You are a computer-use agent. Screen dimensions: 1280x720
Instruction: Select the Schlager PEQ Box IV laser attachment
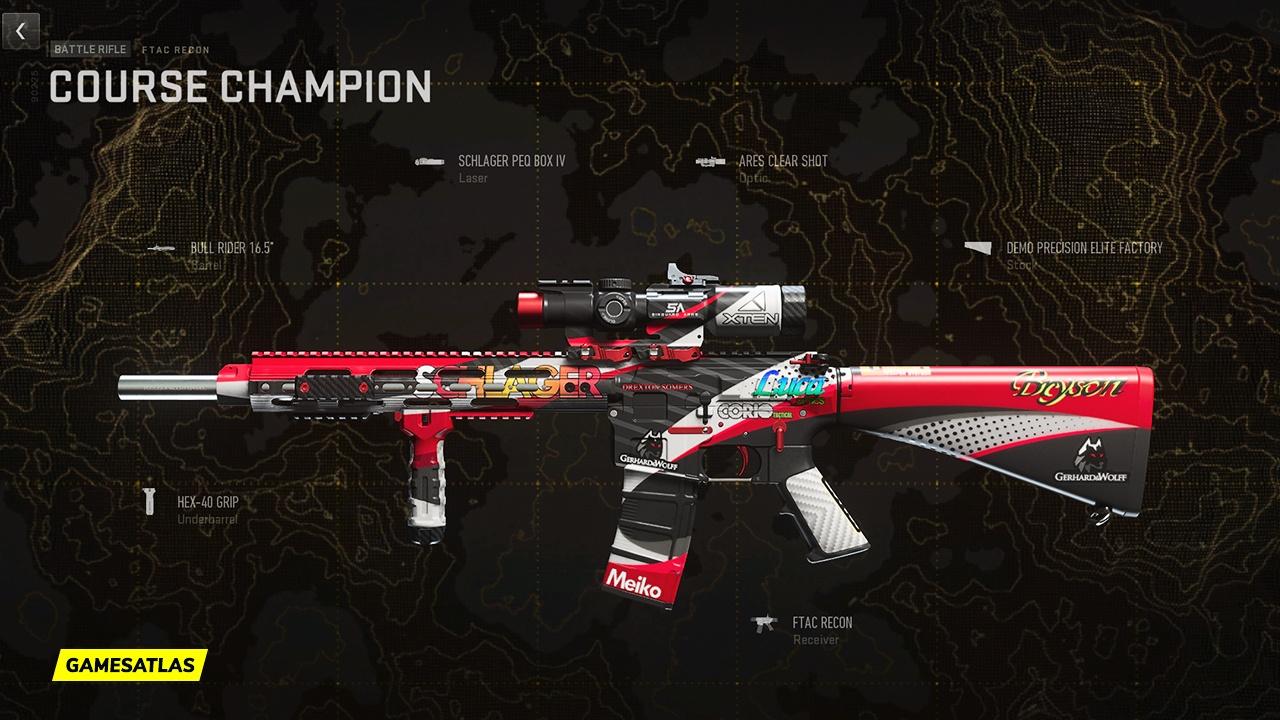(x=511, y=160)
